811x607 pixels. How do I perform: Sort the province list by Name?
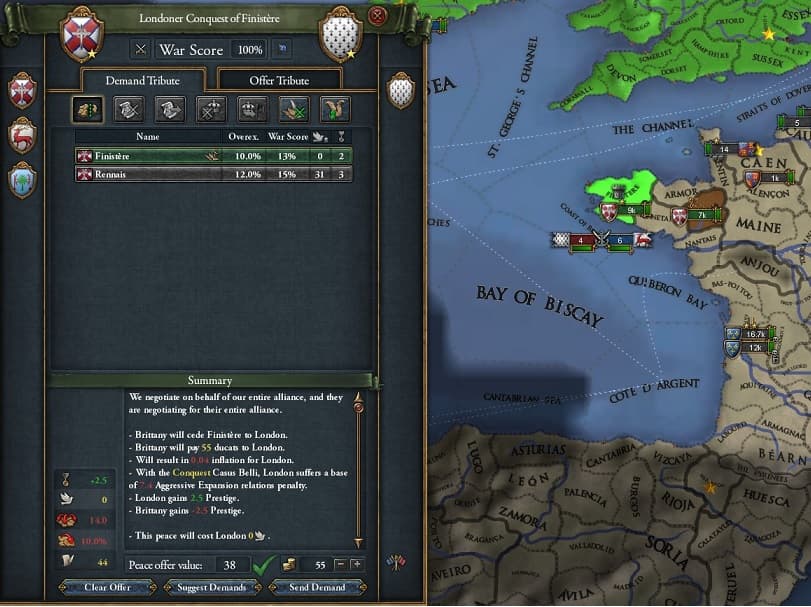pos(148,136)
